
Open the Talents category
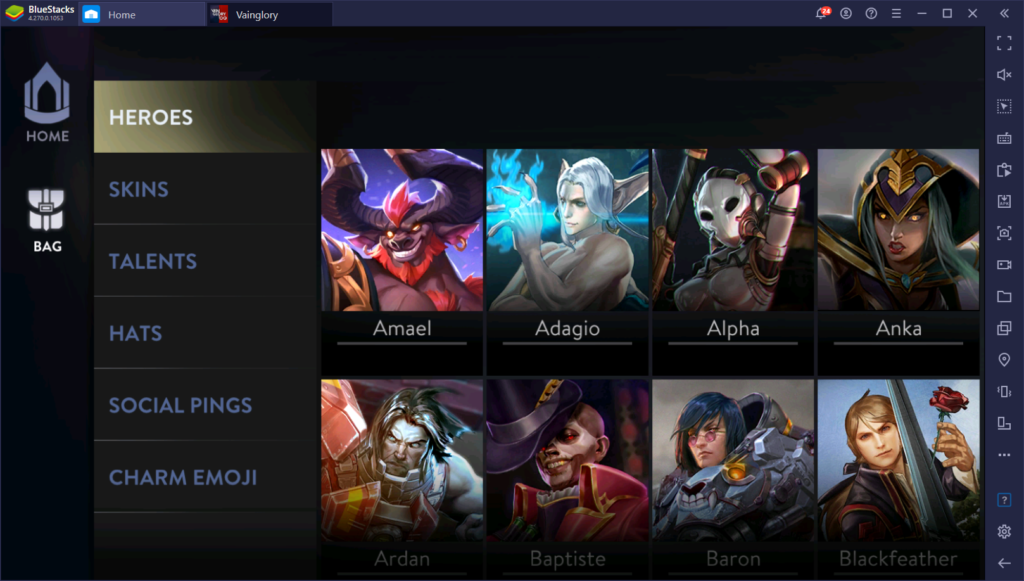(205, 261)
